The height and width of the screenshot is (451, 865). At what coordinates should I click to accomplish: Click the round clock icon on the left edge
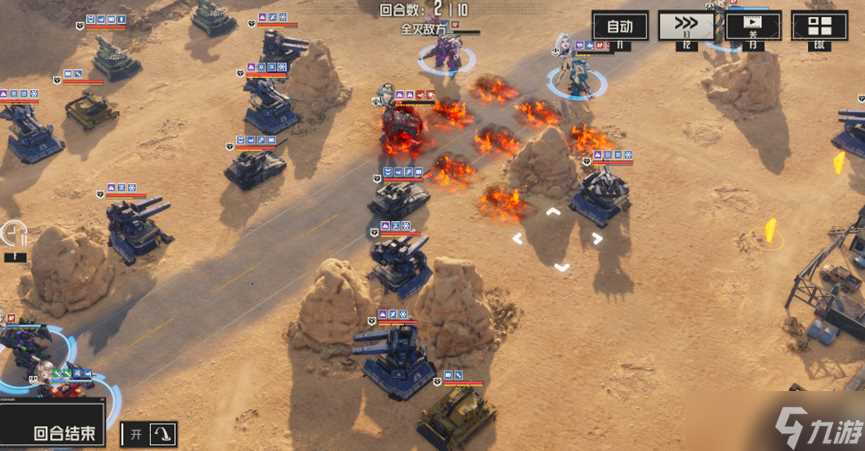pos(14,234)
